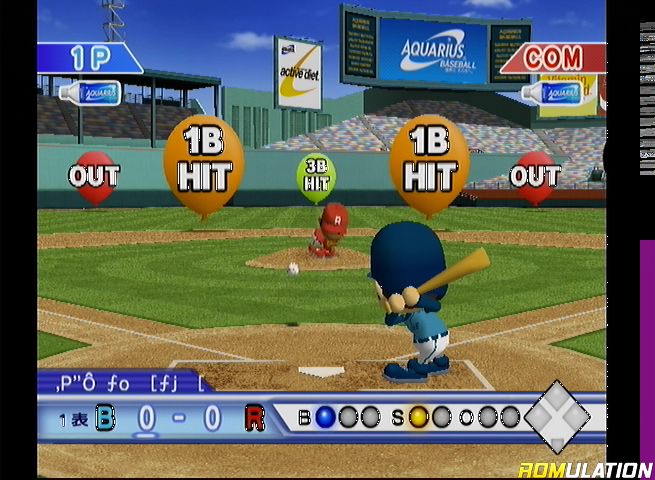Image resolution: width=655 pixels, height=480 pixels.
Task: Click the base runner diamond indicator
Action: pos(558,413)
